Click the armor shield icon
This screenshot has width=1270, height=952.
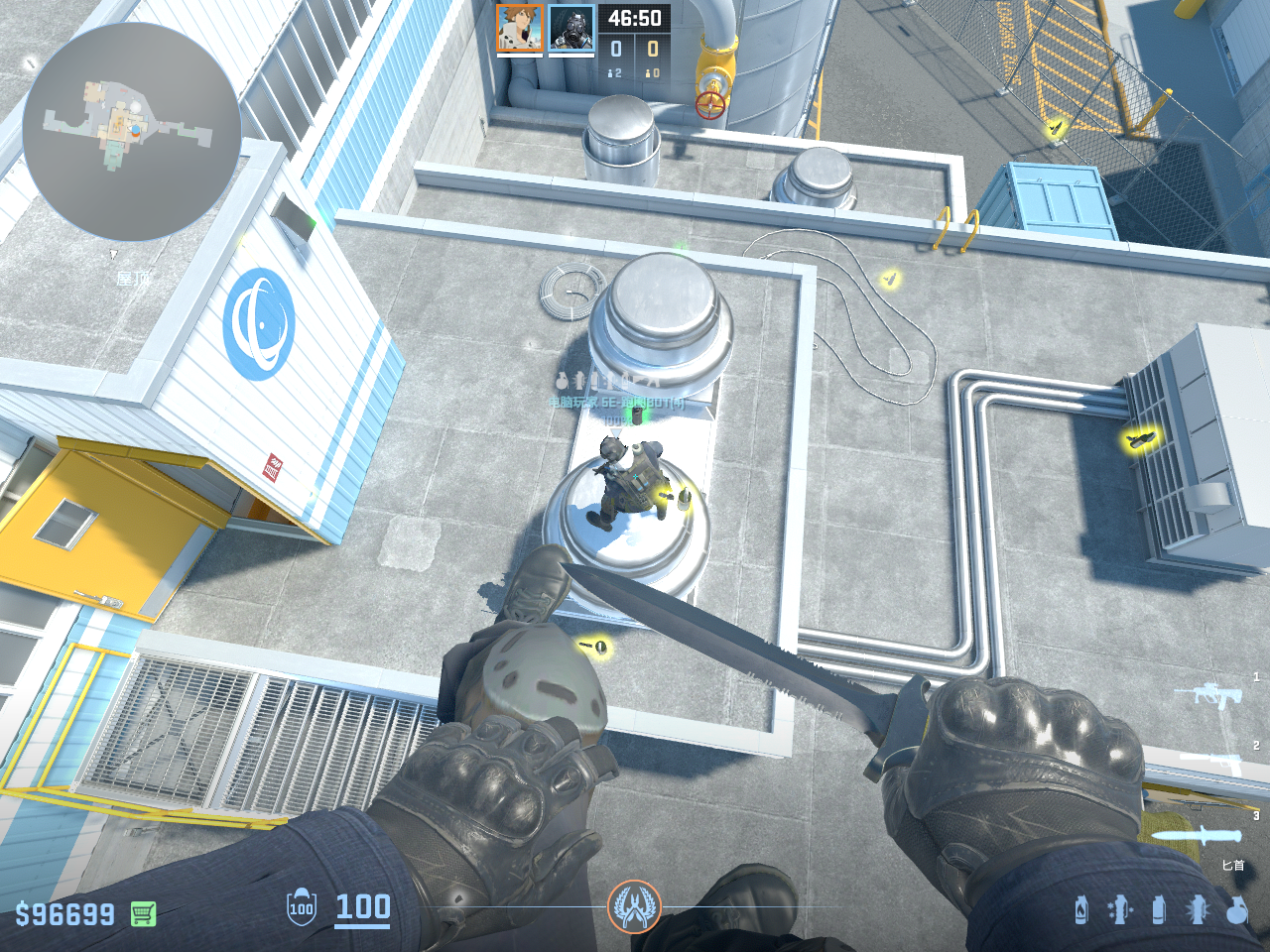pyautogui.click(x=301, y=908)
